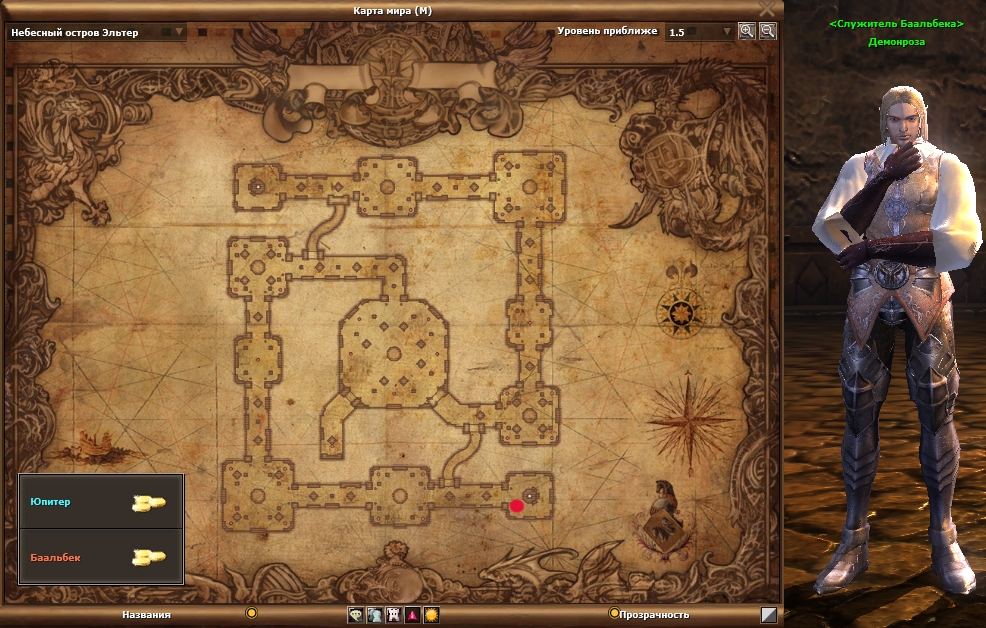The width and height of the screenshot is (986, 628).
Task: Toggle the blue figure map filter
Action: [x=374, y=615]
